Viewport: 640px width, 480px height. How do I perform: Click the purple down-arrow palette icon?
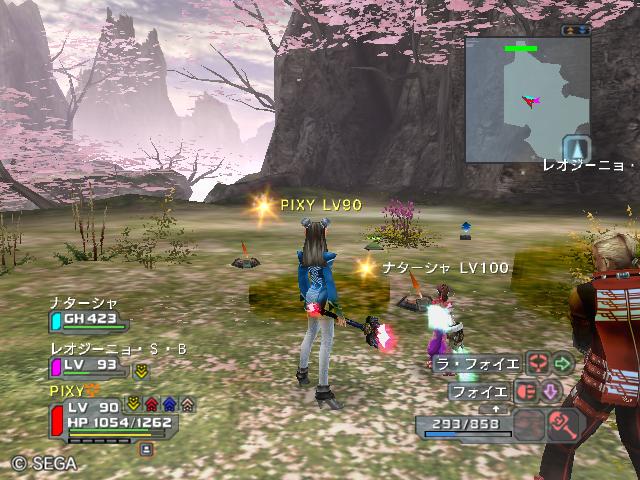tap(551, 392)
